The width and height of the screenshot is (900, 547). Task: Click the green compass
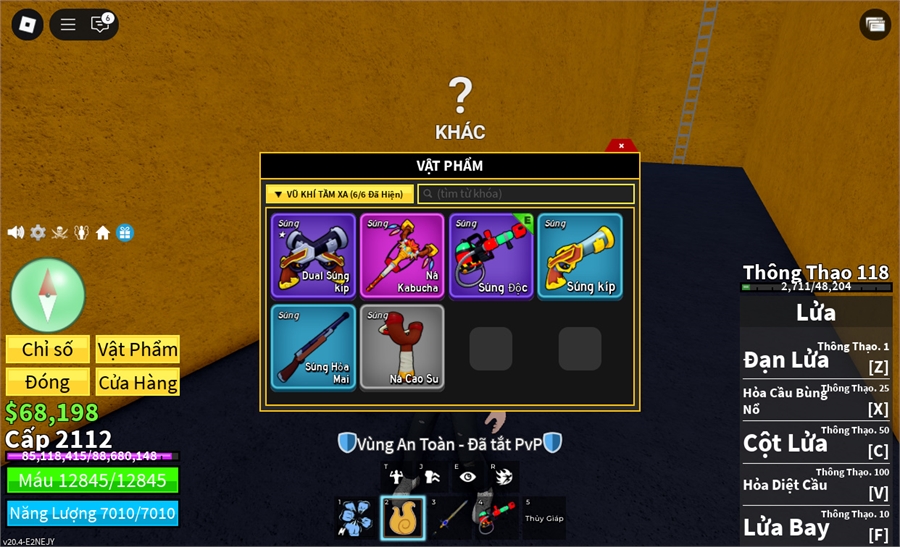tap(48, 295)
